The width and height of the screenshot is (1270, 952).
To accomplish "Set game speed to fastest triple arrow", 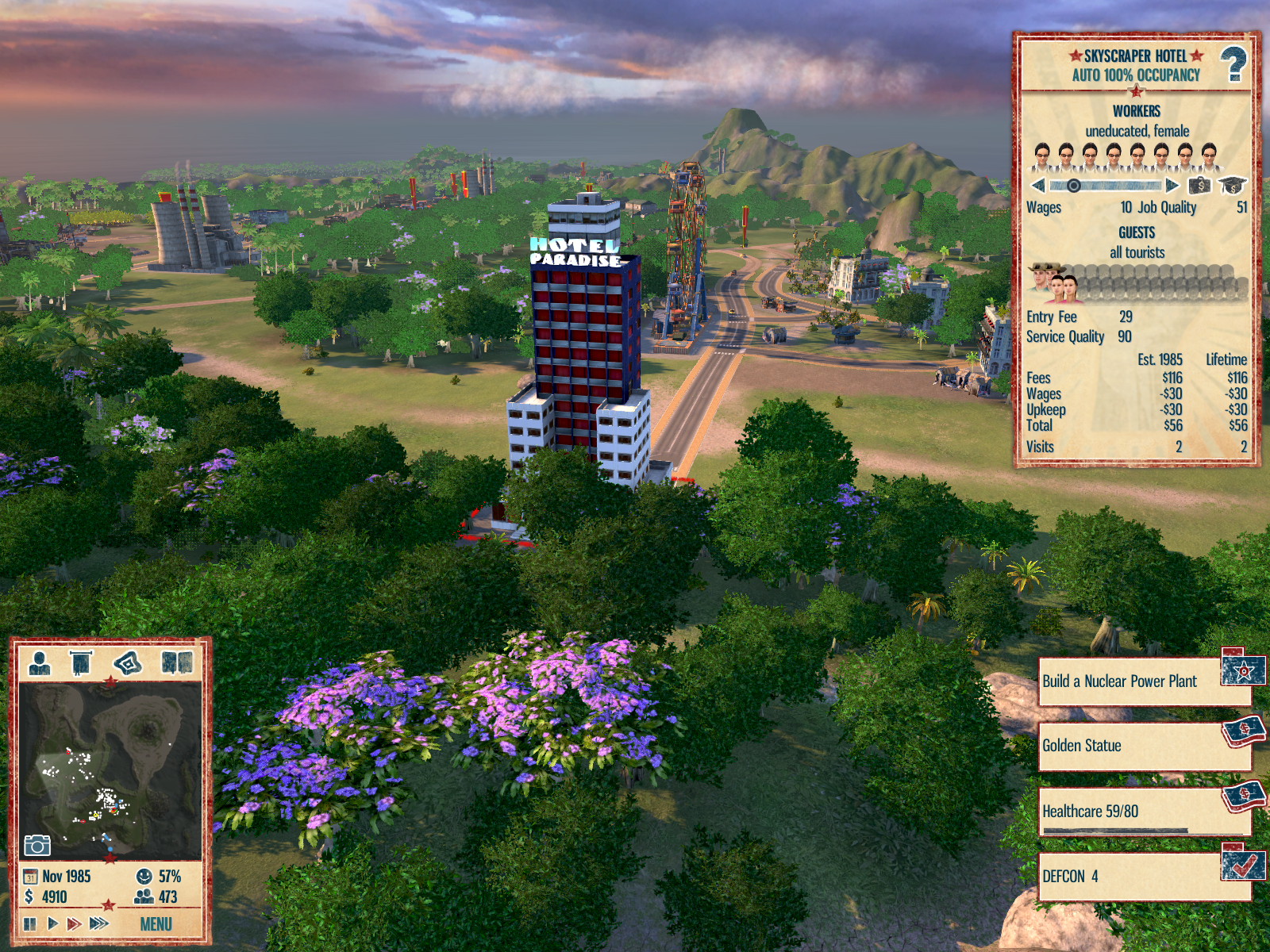I will (99, 923).
